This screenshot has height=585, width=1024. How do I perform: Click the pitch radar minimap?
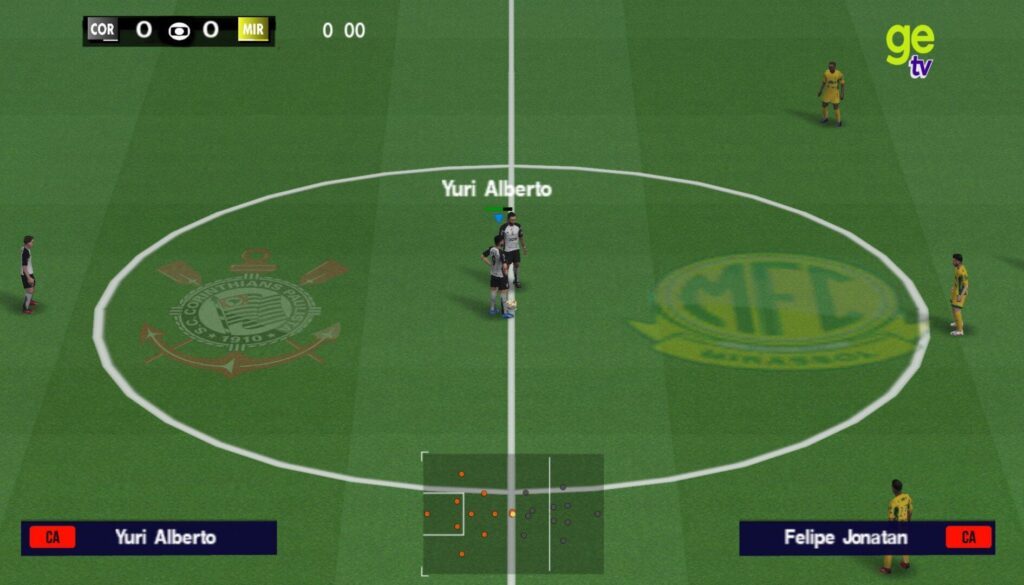point(512,514)
